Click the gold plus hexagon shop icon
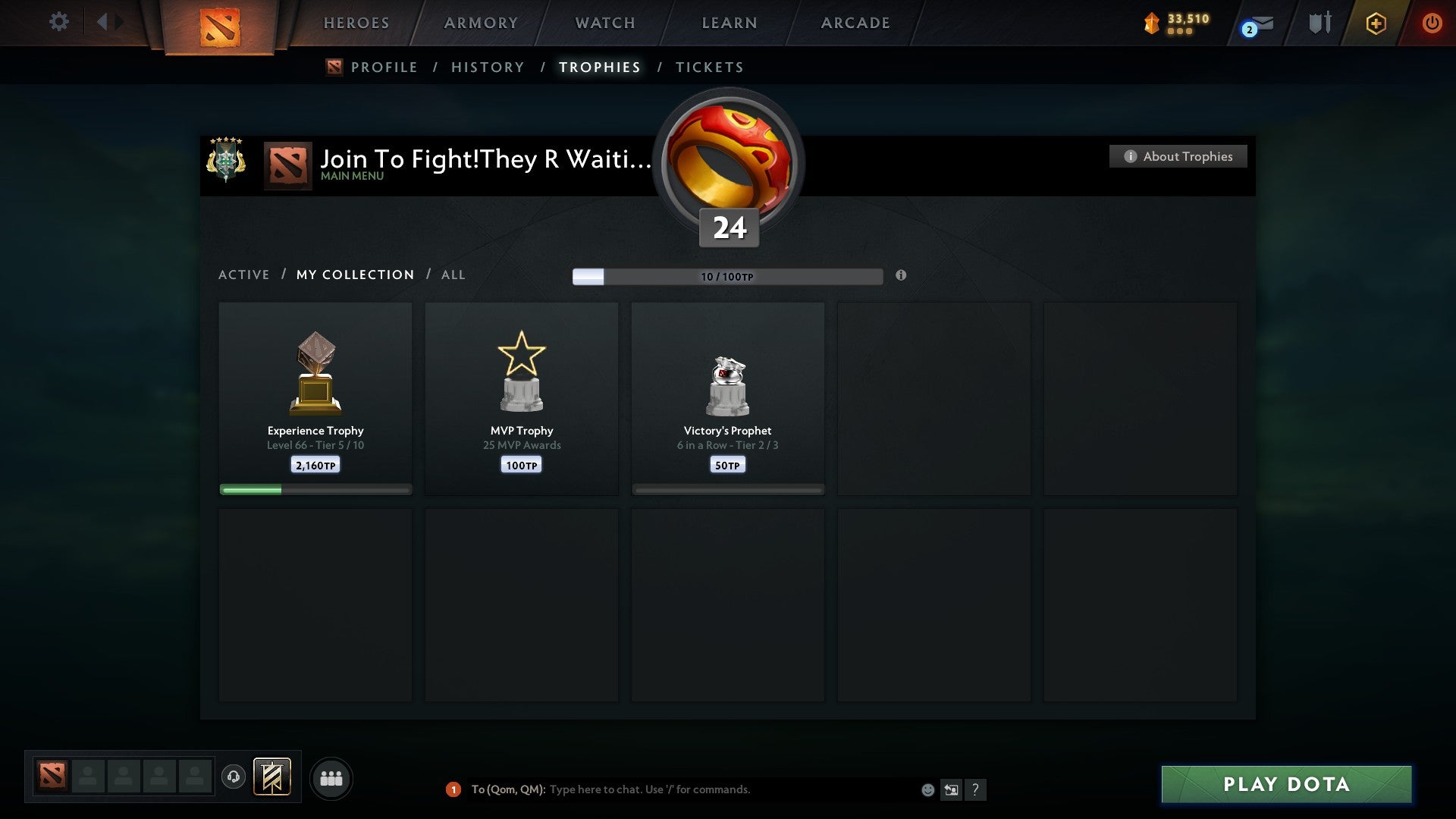The height and width of the screenshot is (819, 1456). click(x=1376, y=23)
